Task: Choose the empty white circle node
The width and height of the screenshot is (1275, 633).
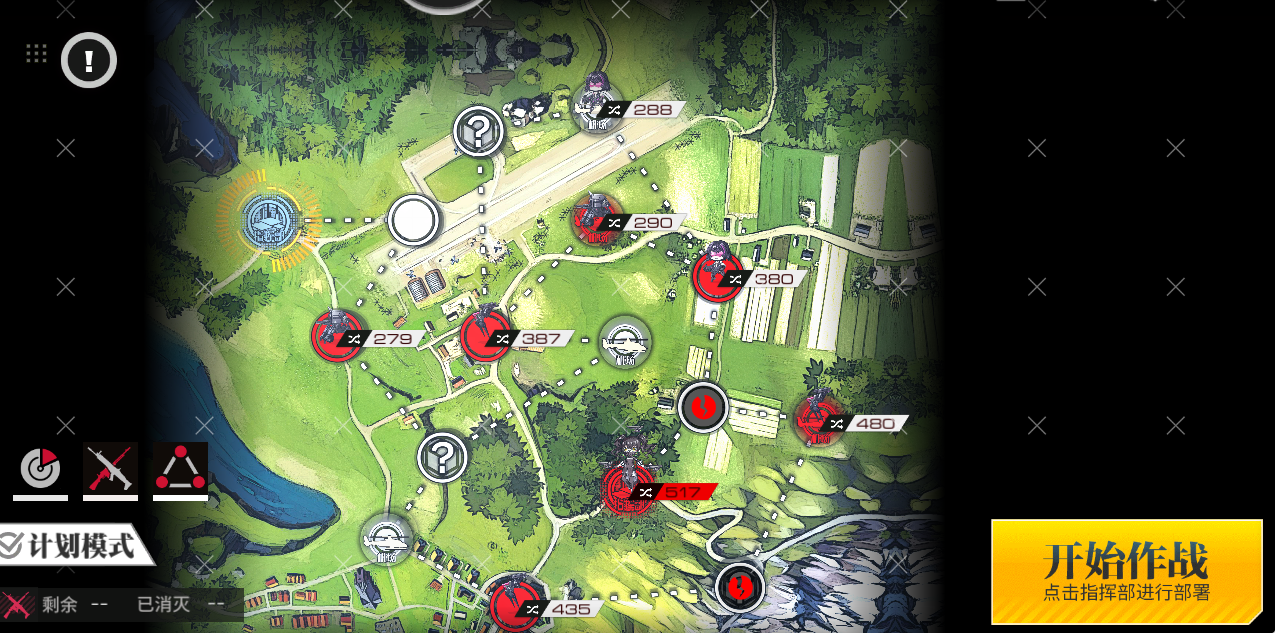Action: [x=413, y=220]
